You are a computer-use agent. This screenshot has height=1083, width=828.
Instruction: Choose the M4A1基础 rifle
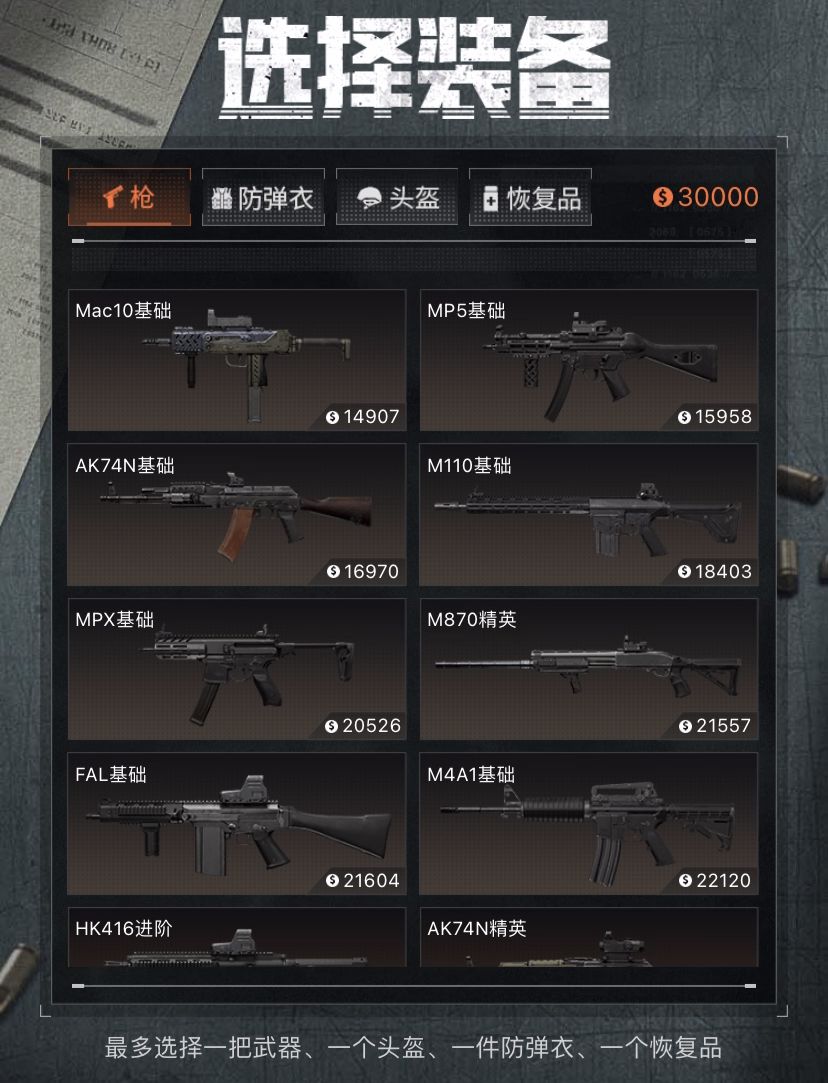click(589, 823)
